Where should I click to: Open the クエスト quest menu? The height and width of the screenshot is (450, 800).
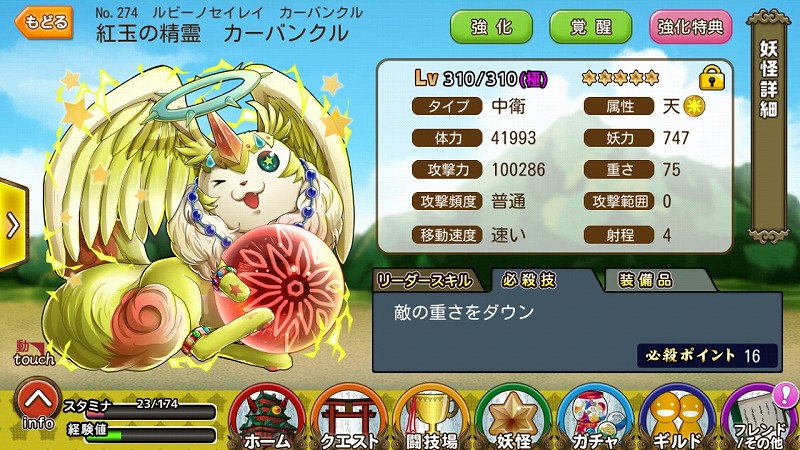click(x=348, y=413)
